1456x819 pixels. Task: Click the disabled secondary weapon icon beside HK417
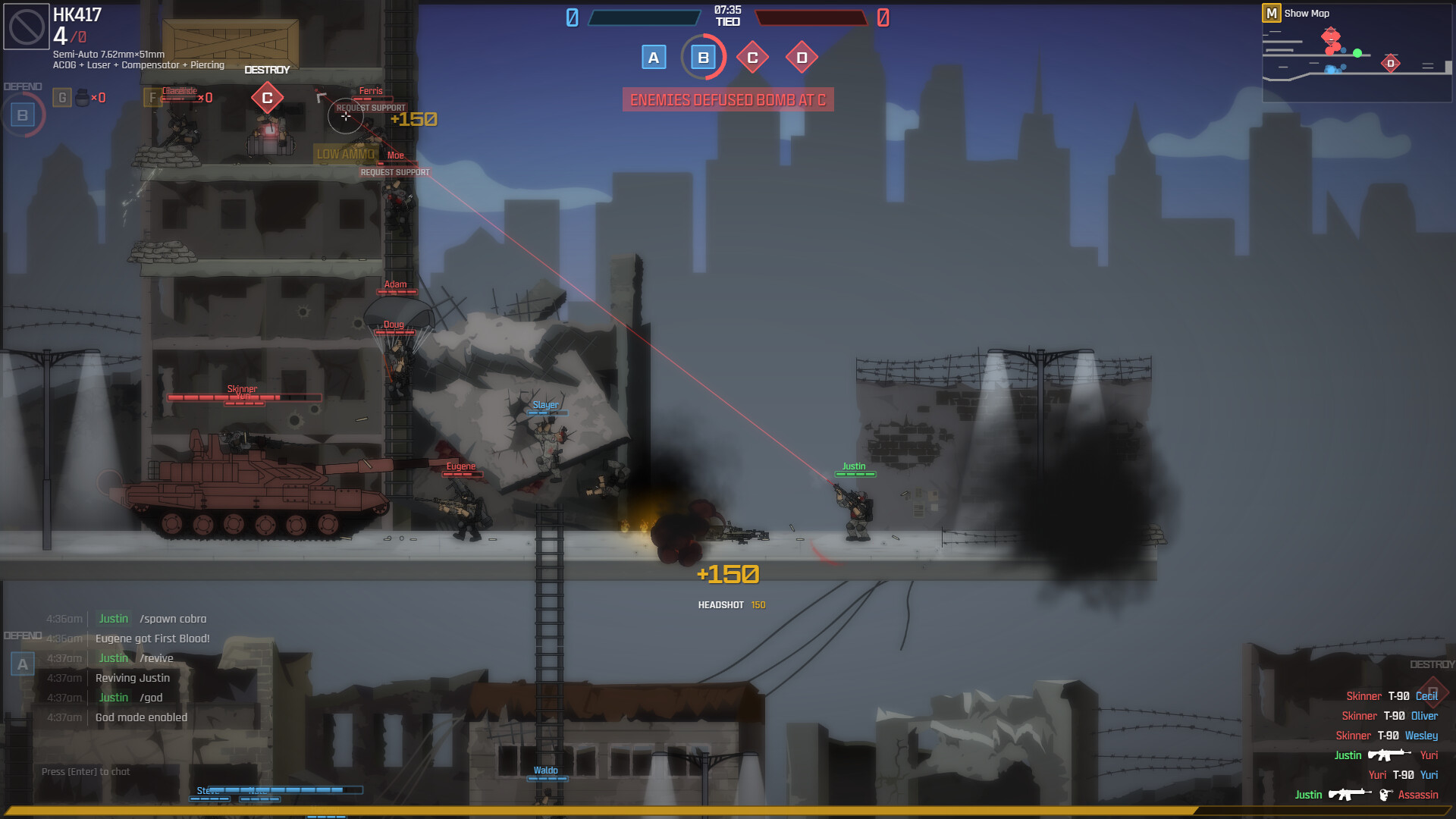click(25, 25)
